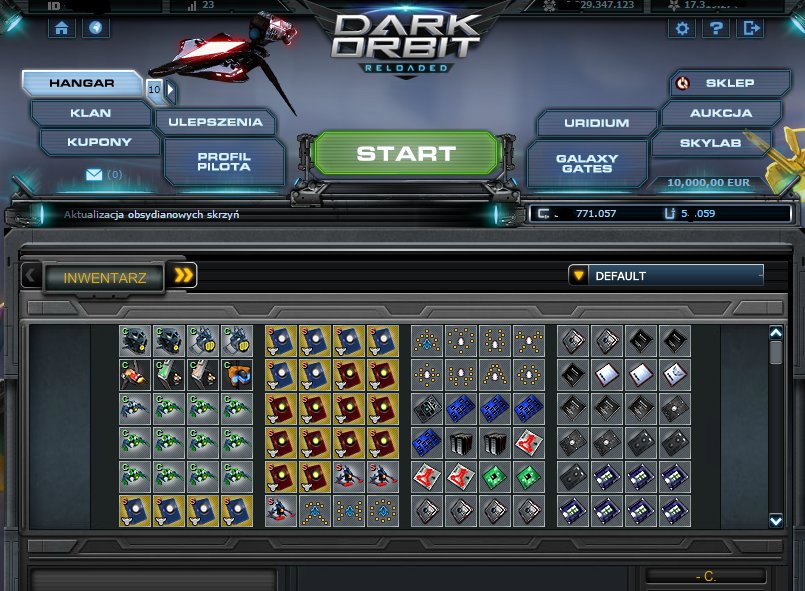Viewport: 805px width, 591px height.
Task: Log out using the exit door icon
Action: tap(749, 28)
